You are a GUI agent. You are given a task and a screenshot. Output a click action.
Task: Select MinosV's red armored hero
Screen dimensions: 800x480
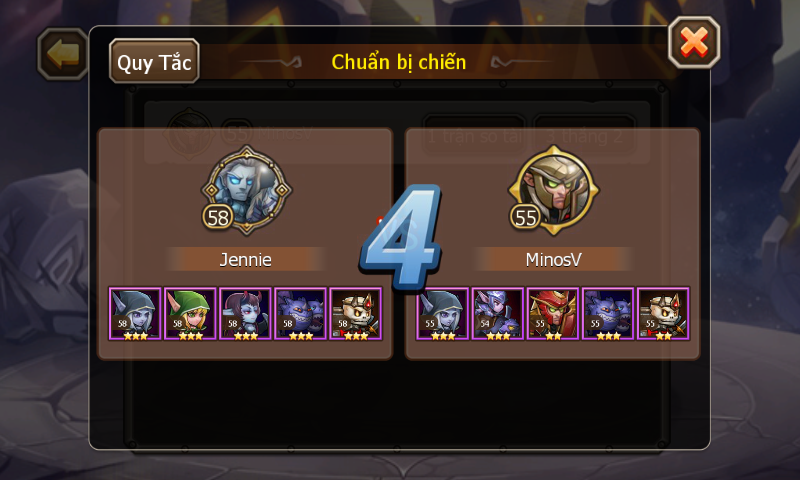click(553, 313)
